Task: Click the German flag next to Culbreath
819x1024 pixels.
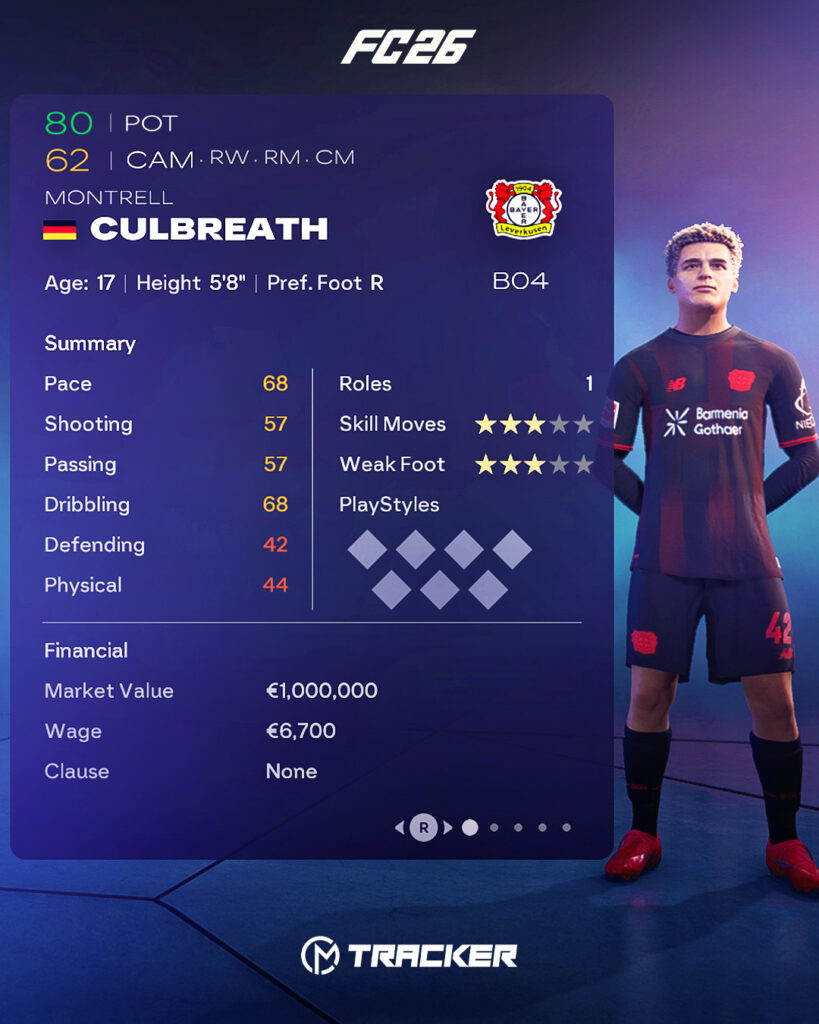Action: pos(60,230)
